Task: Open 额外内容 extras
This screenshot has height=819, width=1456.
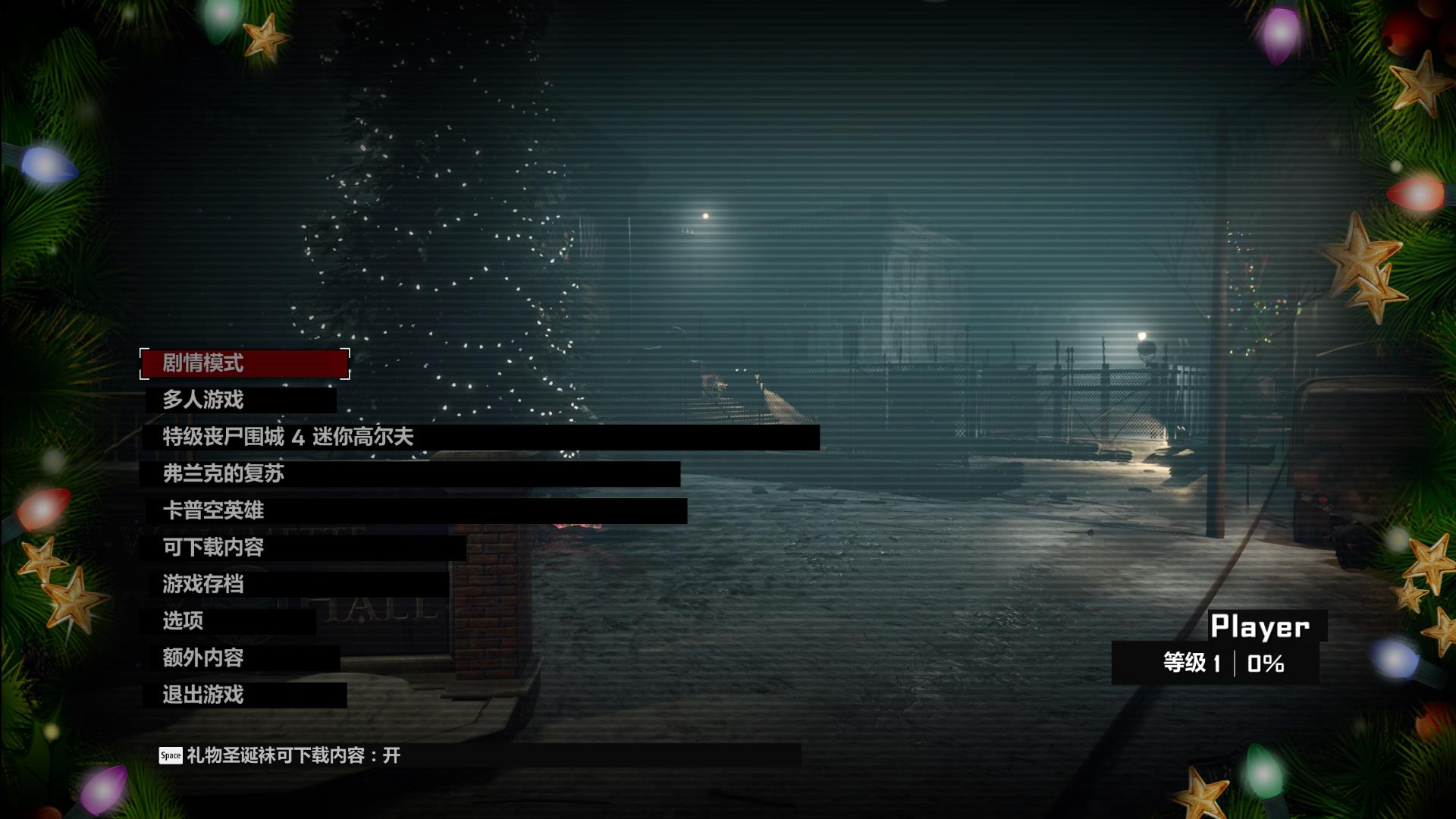Action: click(203, 657)
